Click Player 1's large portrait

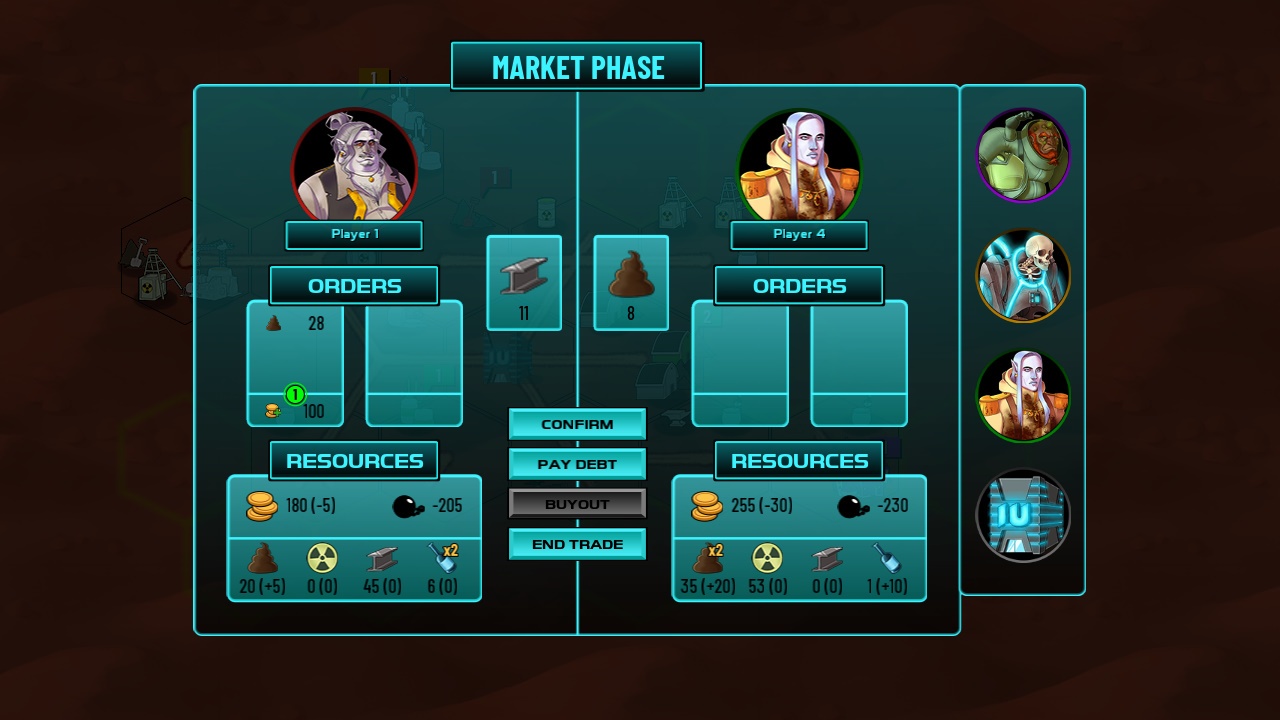[354, 166]
